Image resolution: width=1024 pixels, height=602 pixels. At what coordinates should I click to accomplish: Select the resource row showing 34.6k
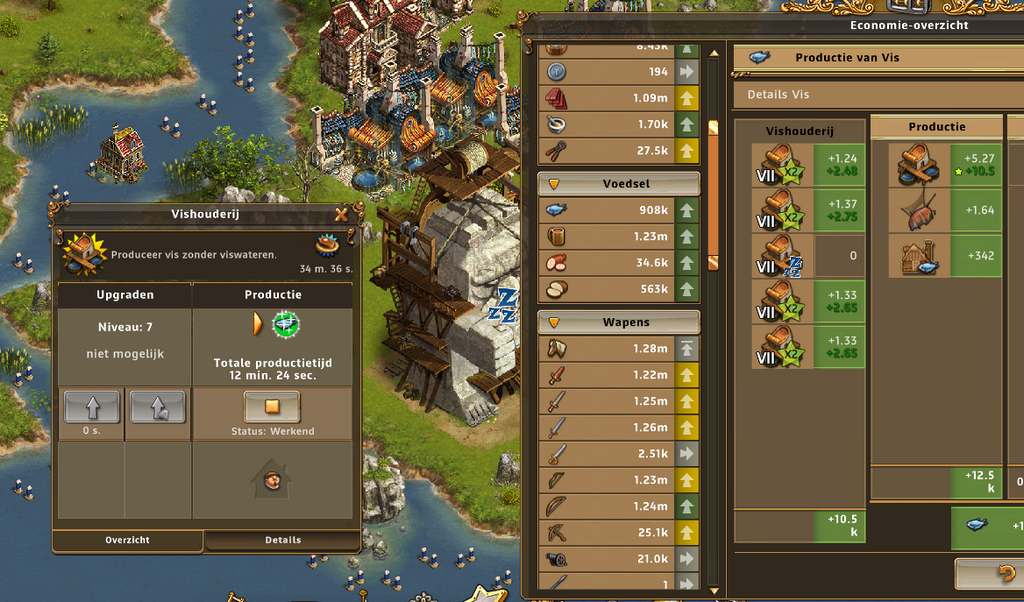coord(619,262)
